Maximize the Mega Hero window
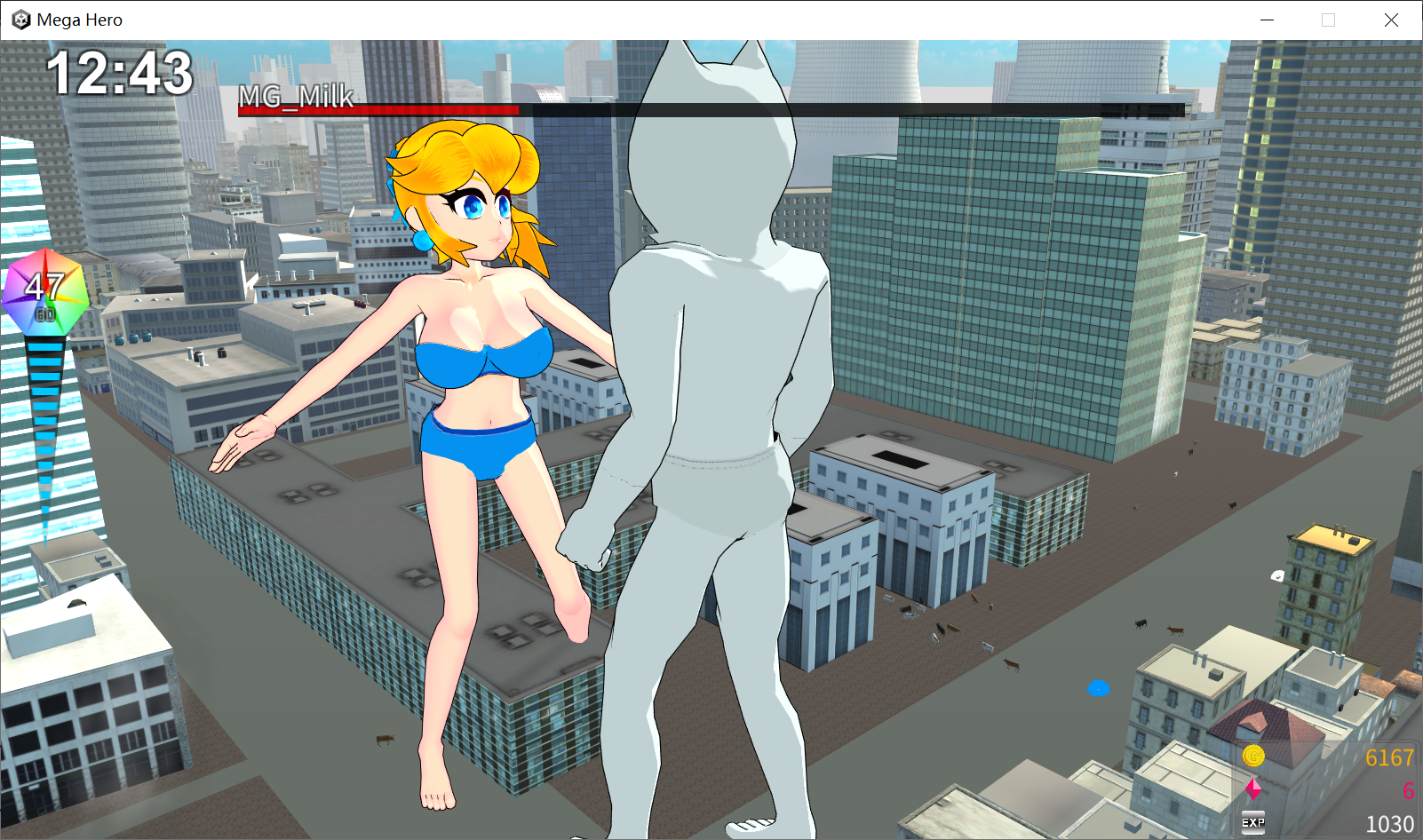Image resolution: width=1423 pixels, height=840 pixels. click(x=1330, y=20)
